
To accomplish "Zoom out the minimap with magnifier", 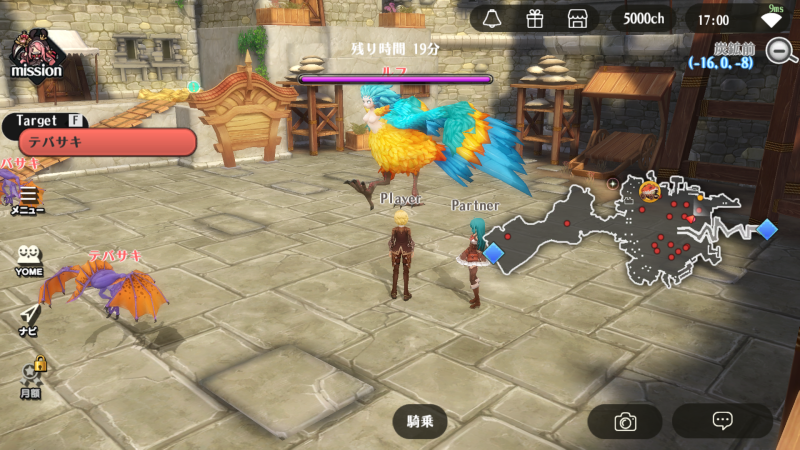I will coord(780,50).
